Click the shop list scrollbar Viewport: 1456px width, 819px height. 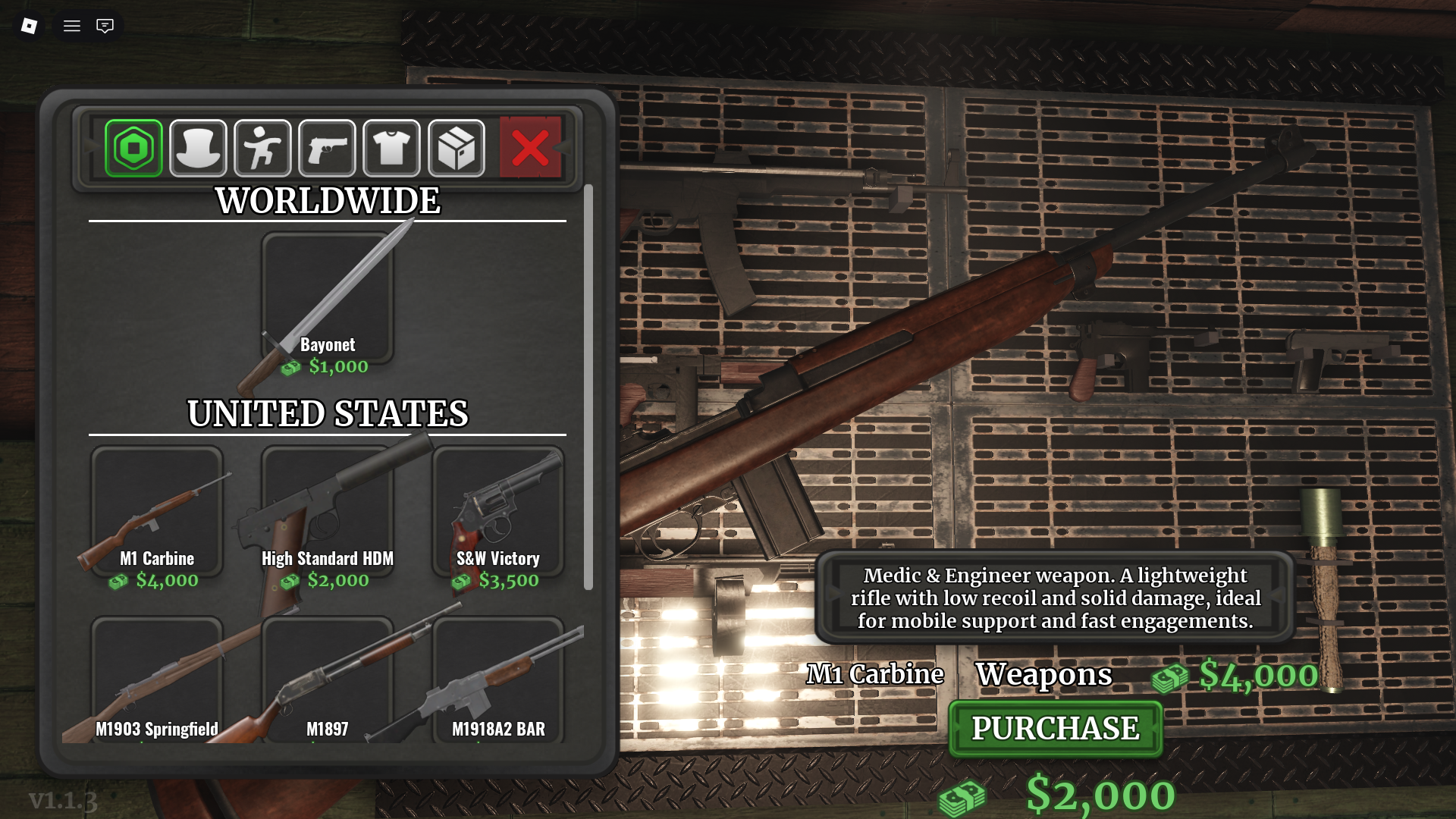pyautogui.click(x=588, y=387)
